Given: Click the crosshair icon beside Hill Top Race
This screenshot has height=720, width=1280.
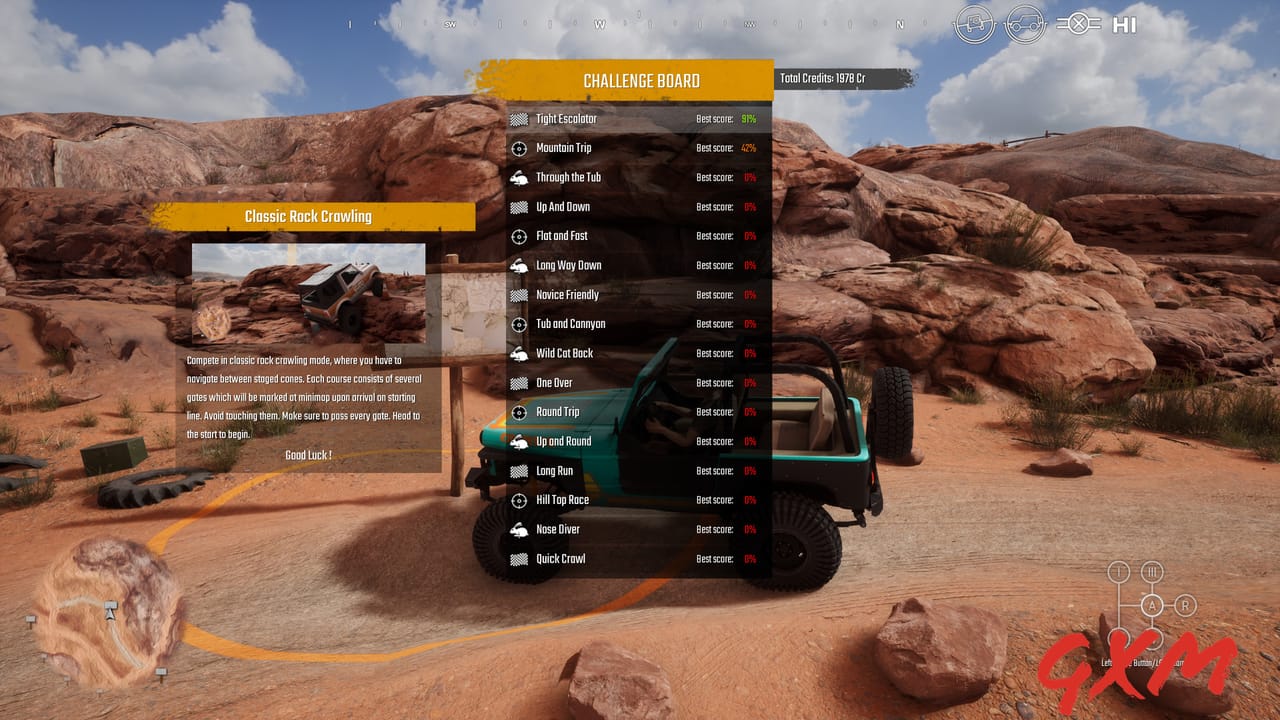Looking at the screenshot, I should click(x=520, y=500).
